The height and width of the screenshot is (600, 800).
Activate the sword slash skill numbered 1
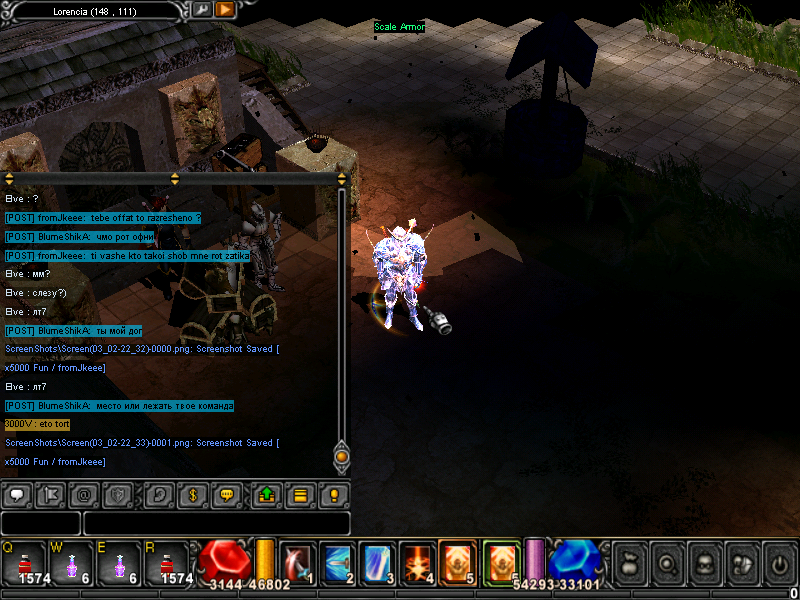coord(297,562)
